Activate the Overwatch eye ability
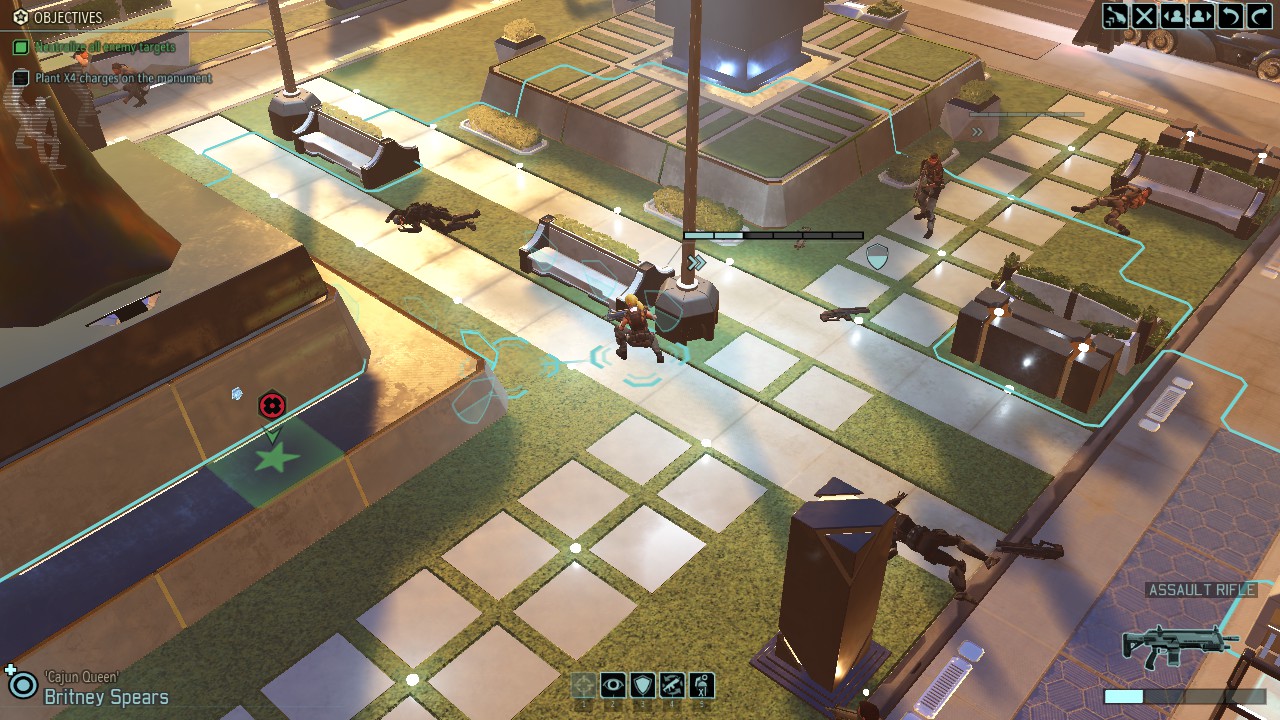1280x720 pixels. (613, 685)
